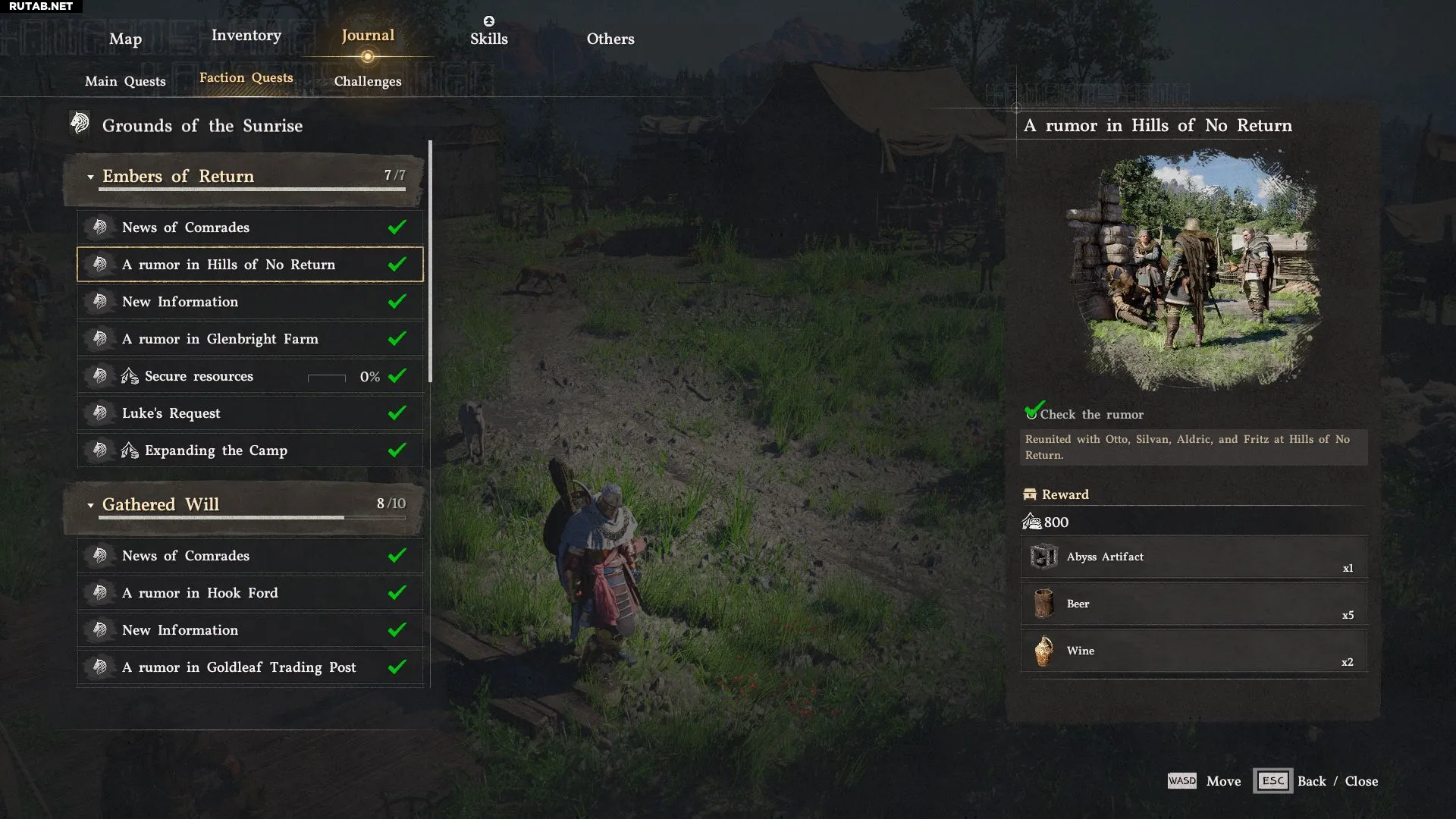This screenshot has width=1456, height=819.
Task: Select Luke's Request quest
Action: (x=250, y=413)
